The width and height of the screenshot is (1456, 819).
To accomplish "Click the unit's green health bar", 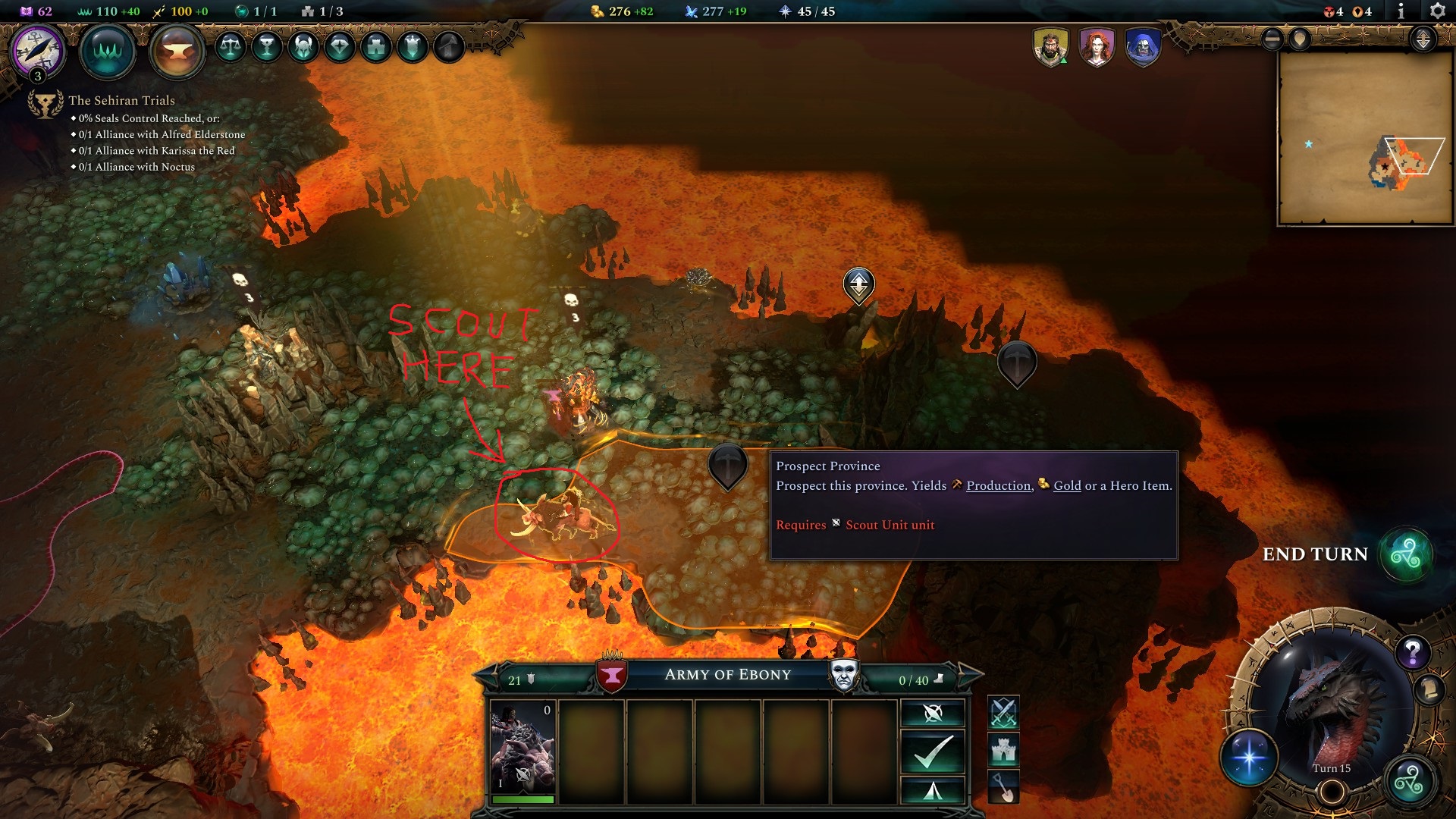I will point(525,798).
